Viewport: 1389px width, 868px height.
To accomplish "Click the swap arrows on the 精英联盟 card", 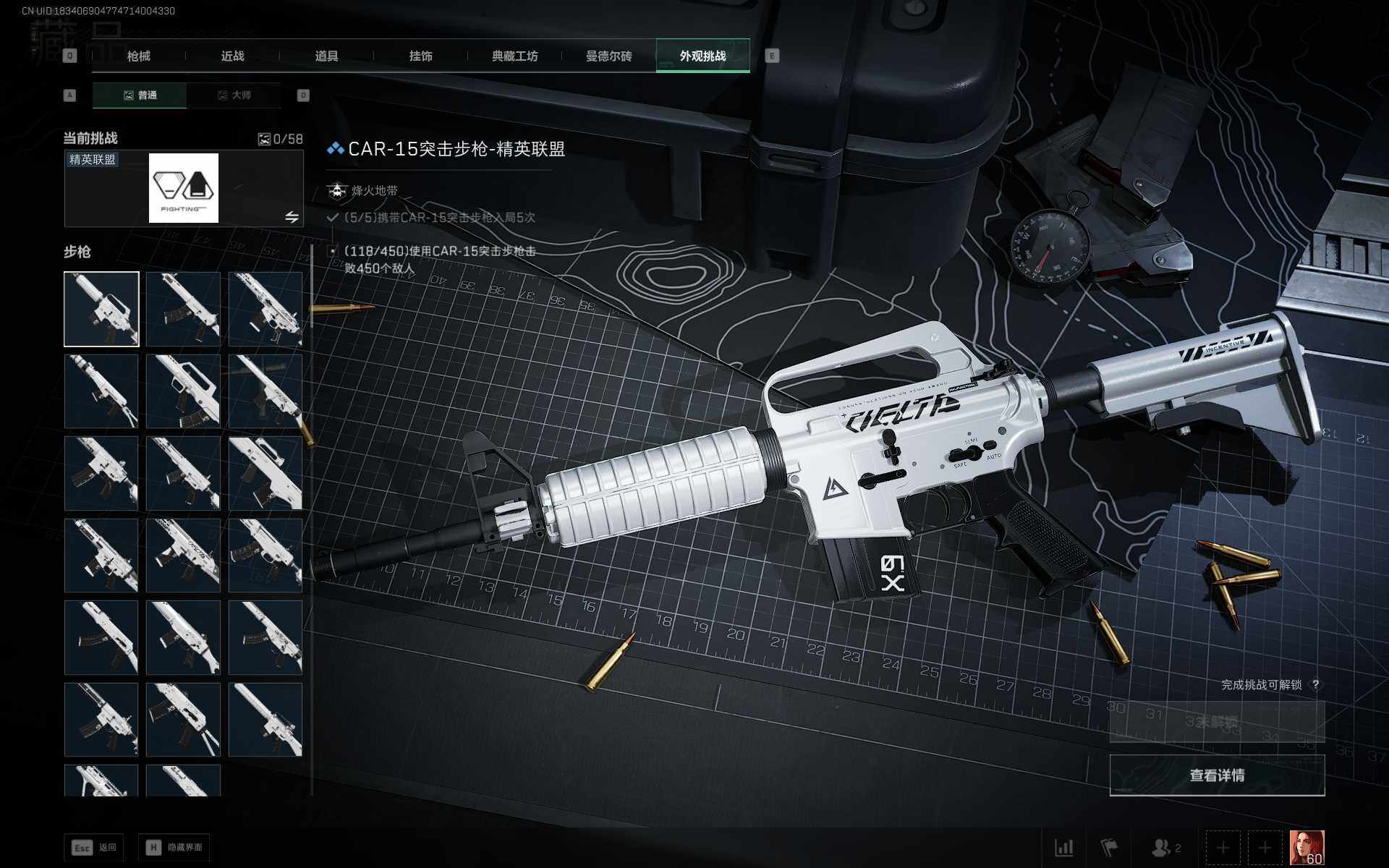I will (292, 217).
